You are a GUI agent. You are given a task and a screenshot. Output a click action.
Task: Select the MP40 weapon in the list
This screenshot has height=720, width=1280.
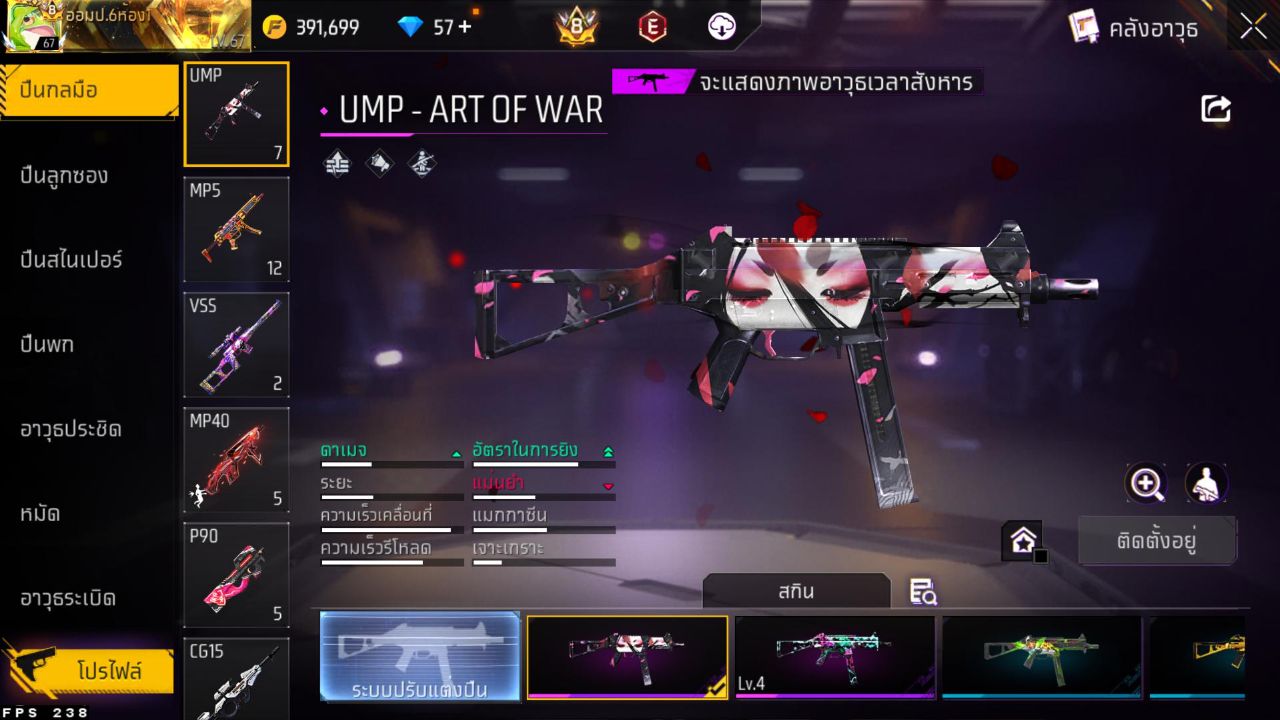(236, 459)
